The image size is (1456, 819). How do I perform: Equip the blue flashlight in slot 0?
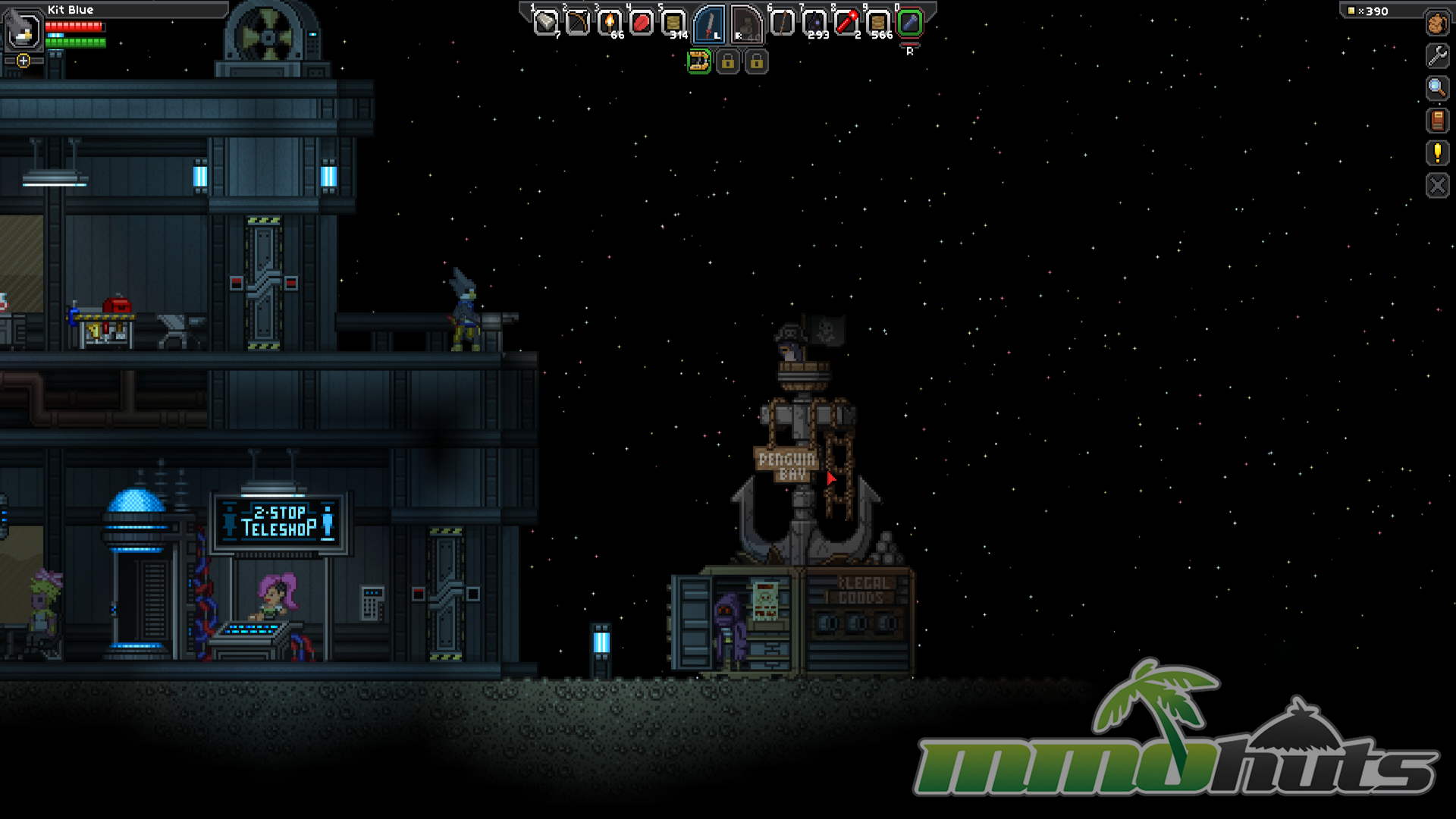click(910, 24)
